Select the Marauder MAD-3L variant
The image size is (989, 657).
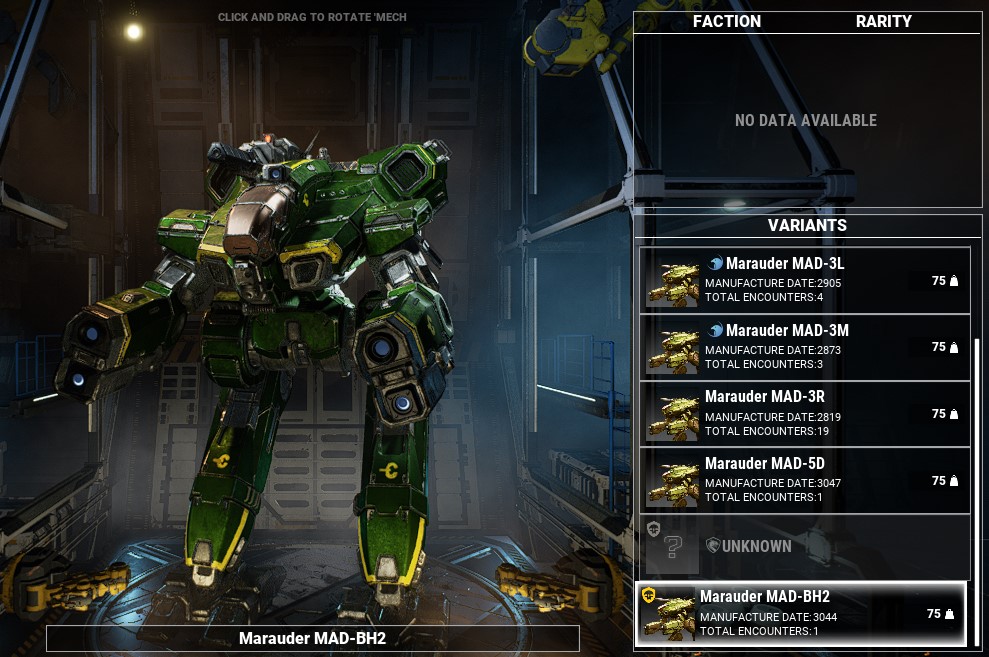coord(805,280)
